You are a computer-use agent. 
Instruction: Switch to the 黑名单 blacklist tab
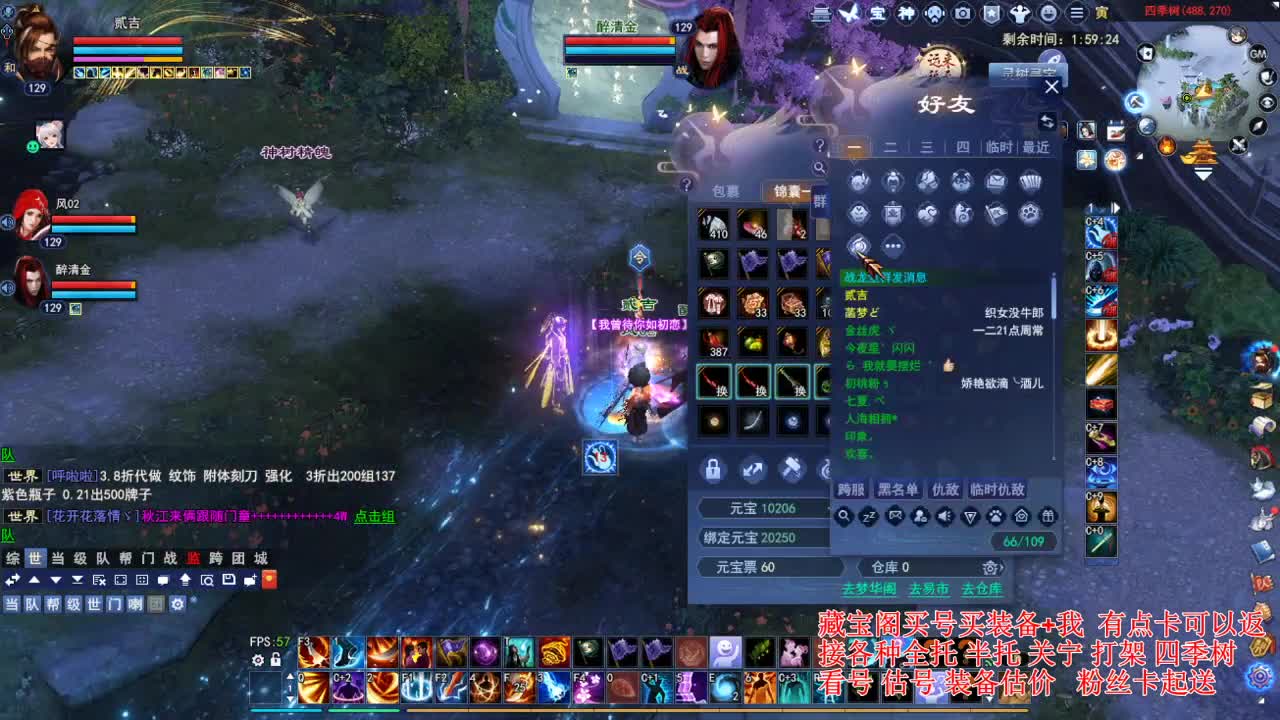pyautogui.click(x=899, y=491)
